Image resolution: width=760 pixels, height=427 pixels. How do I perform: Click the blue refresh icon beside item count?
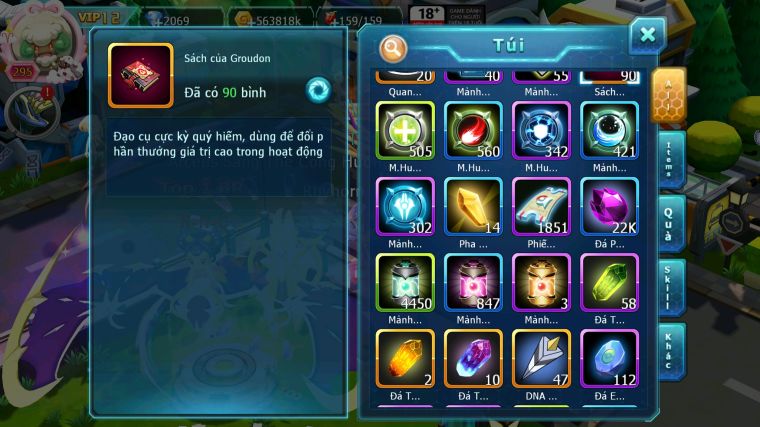click(x=318, y=89)
